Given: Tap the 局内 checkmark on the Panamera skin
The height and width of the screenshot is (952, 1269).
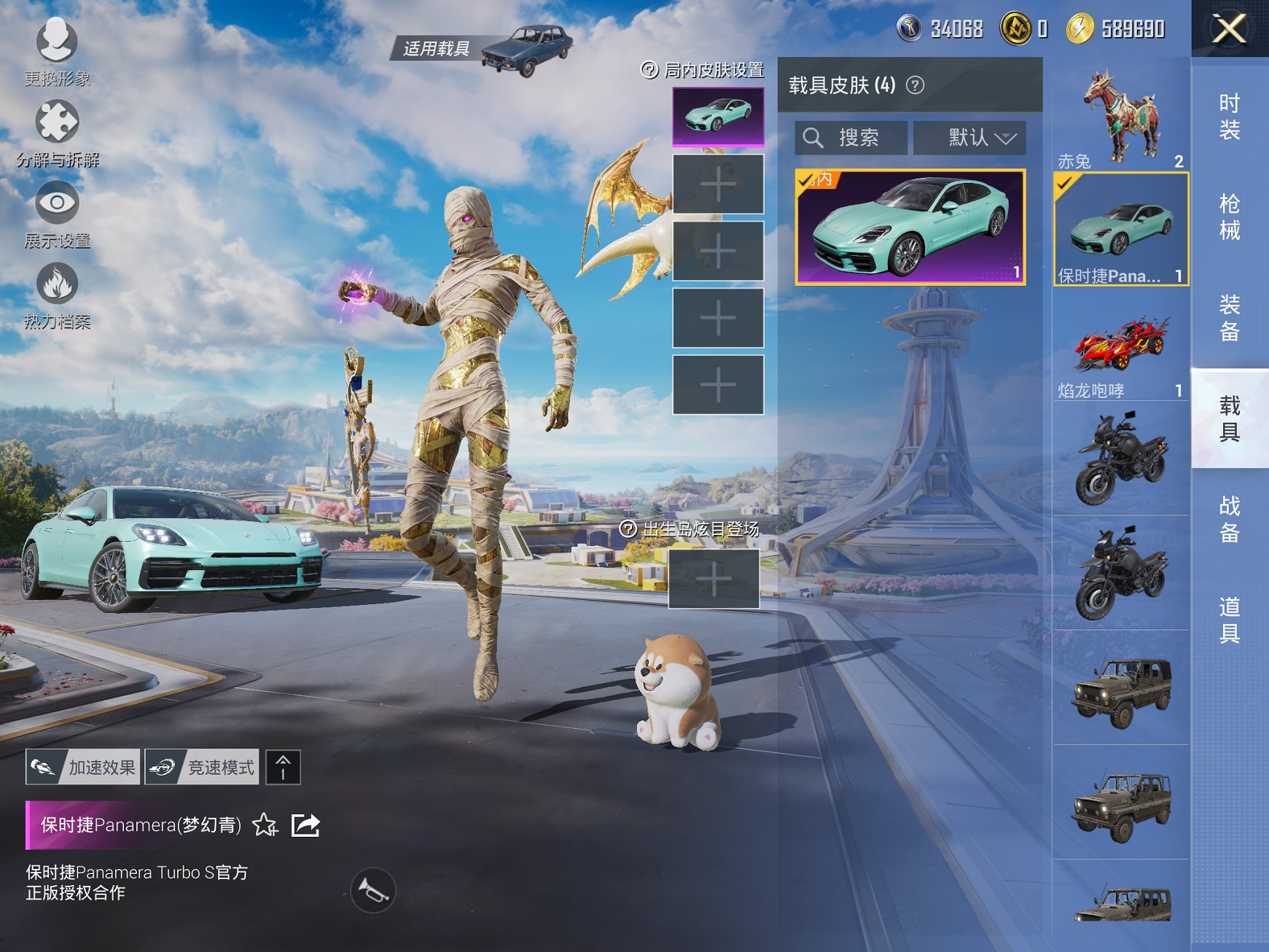Looking at the screenshot, I should (808, 180).
